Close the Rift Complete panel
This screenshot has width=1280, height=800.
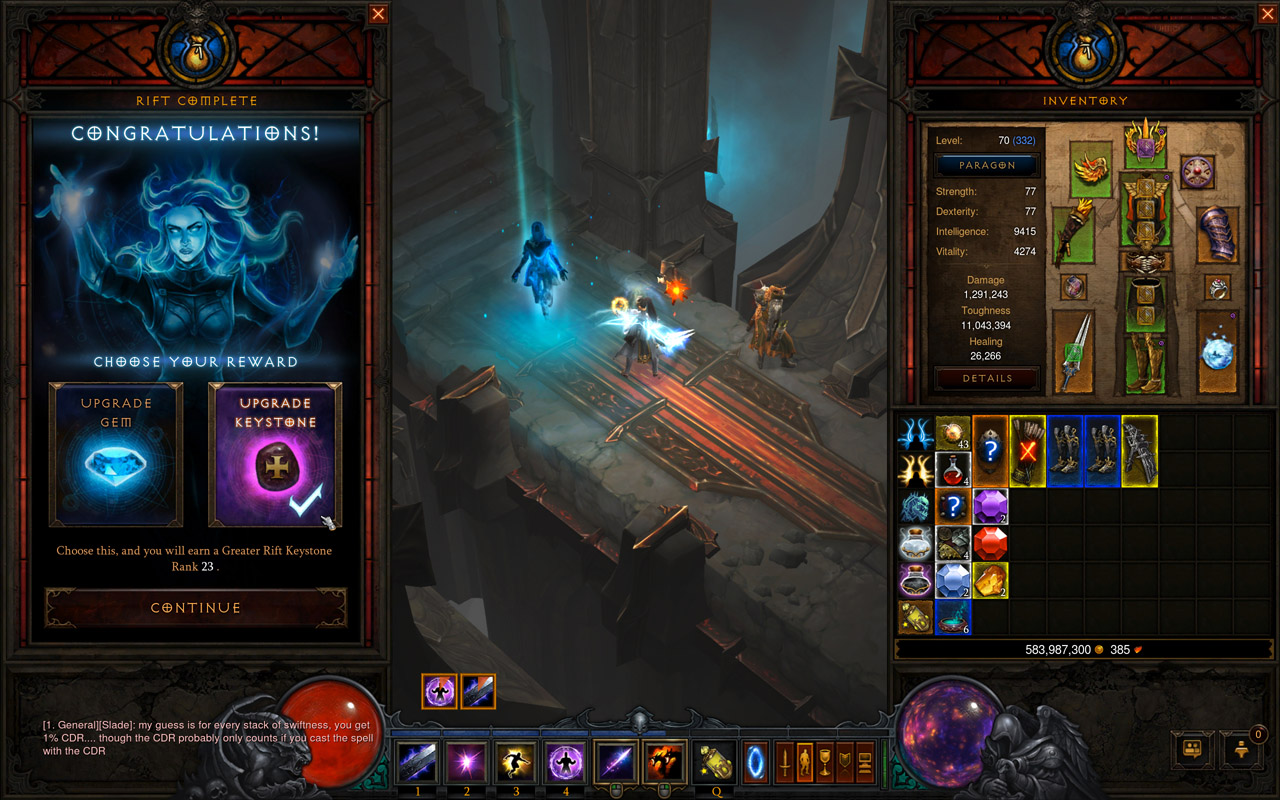point(378,14)
